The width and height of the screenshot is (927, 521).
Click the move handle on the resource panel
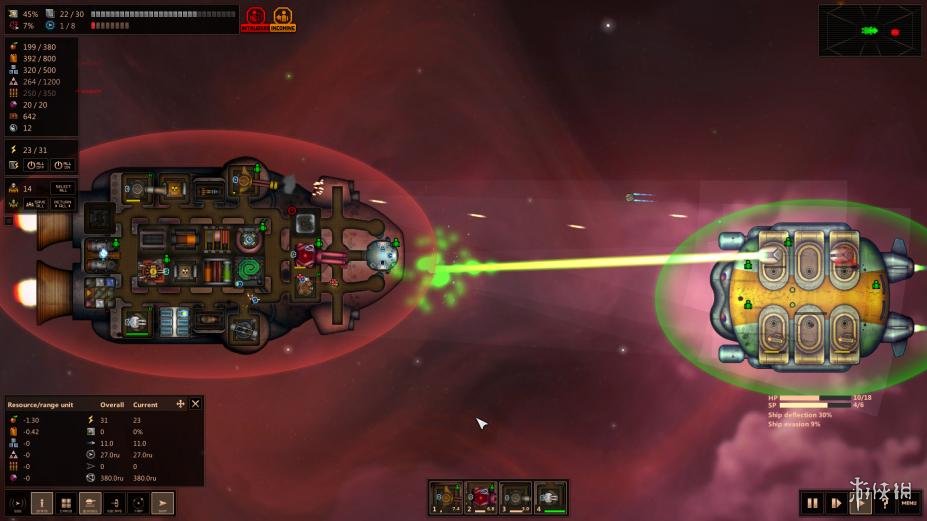click(180, 404)
